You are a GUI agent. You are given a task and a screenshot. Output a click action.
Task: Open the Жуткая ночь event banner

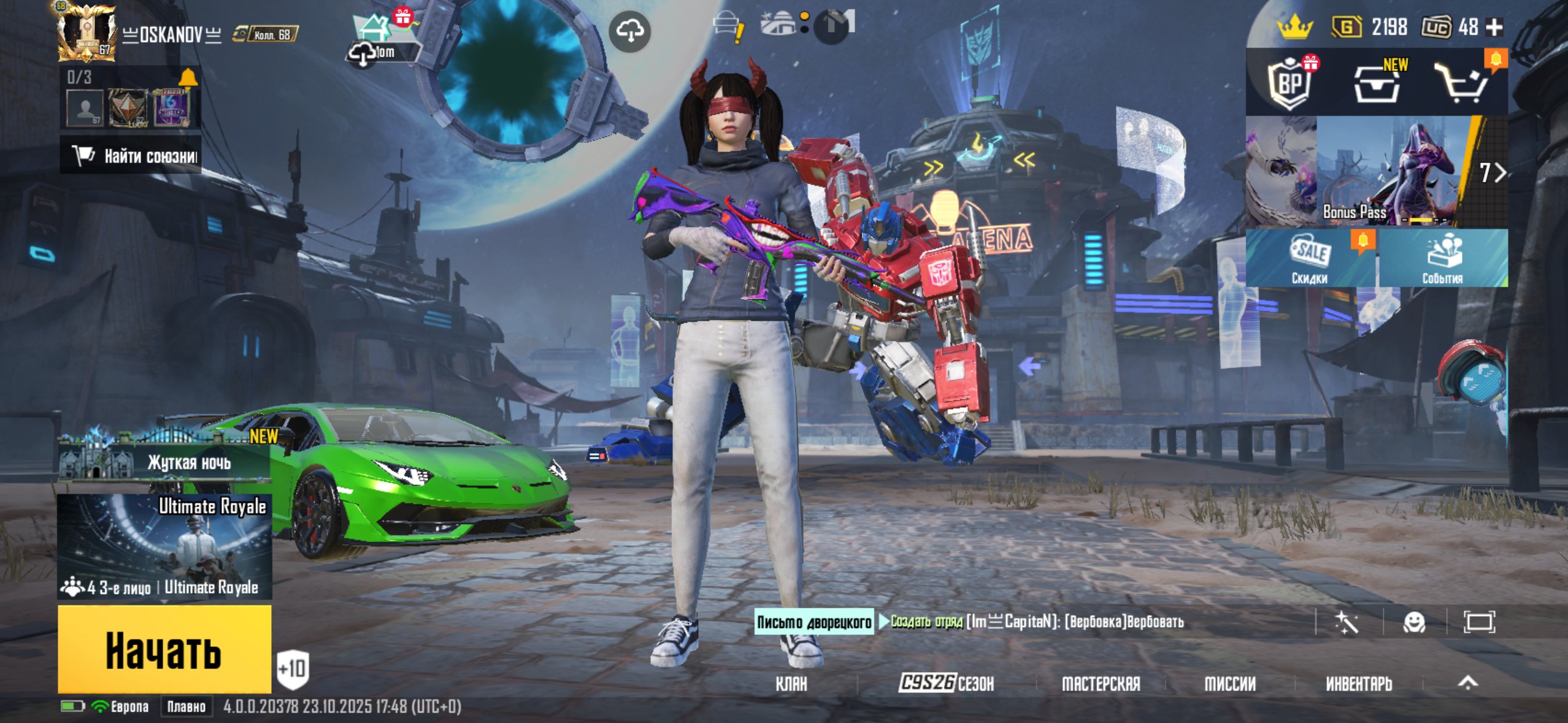164,461
